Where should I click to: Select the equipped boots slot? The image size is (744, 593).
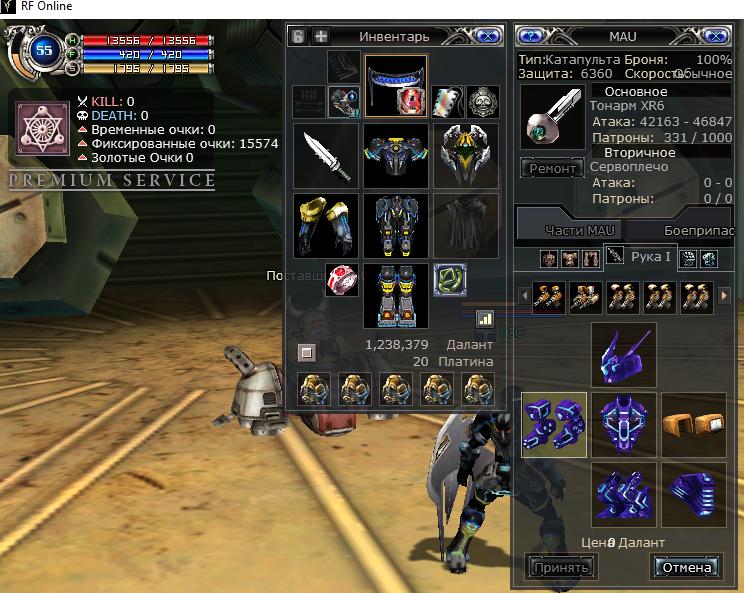pyautogui.click(x=396, y=296)
